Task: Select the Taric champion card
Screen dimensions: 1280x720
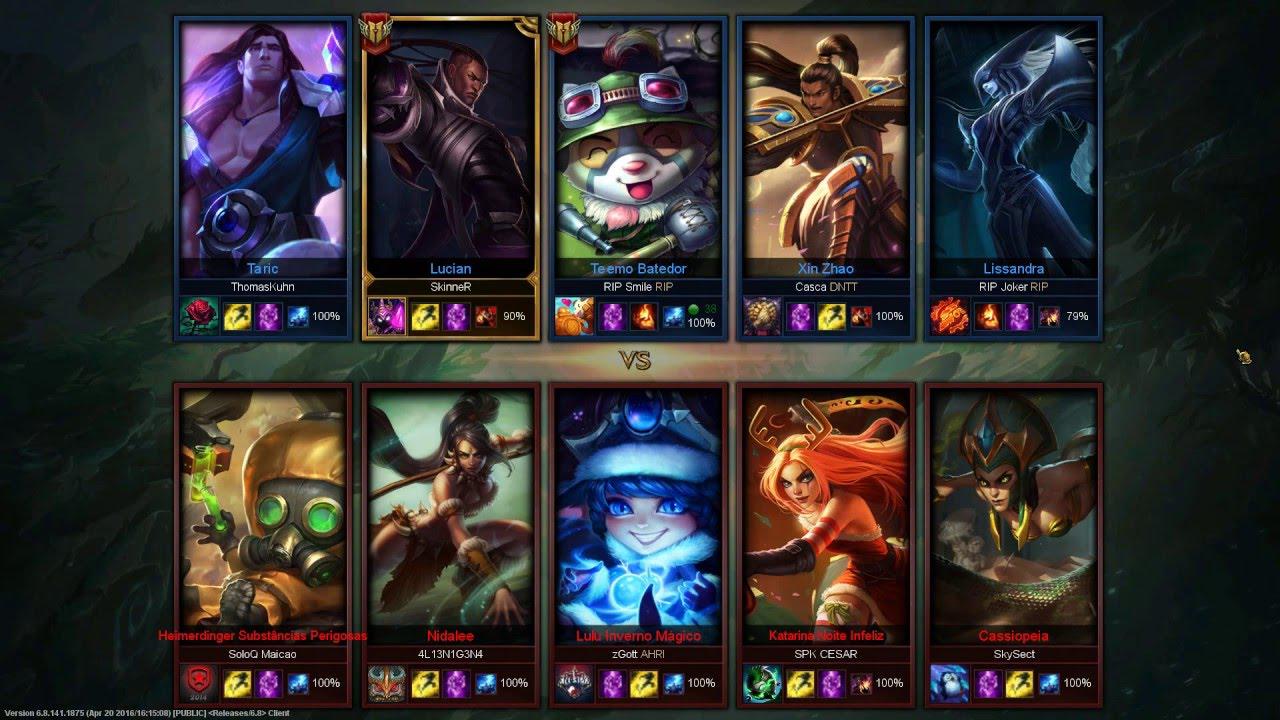Action: 262,150
